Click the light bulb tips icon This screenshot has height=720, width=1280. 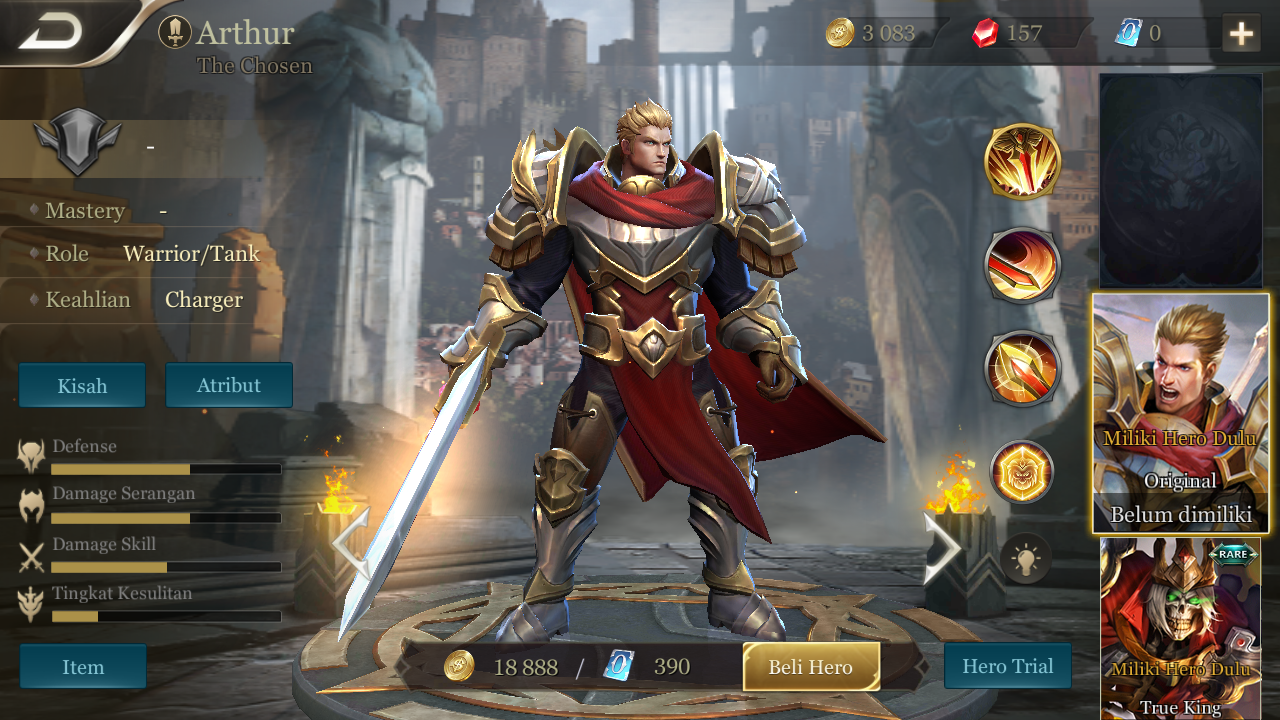[x=1026, y=558]
